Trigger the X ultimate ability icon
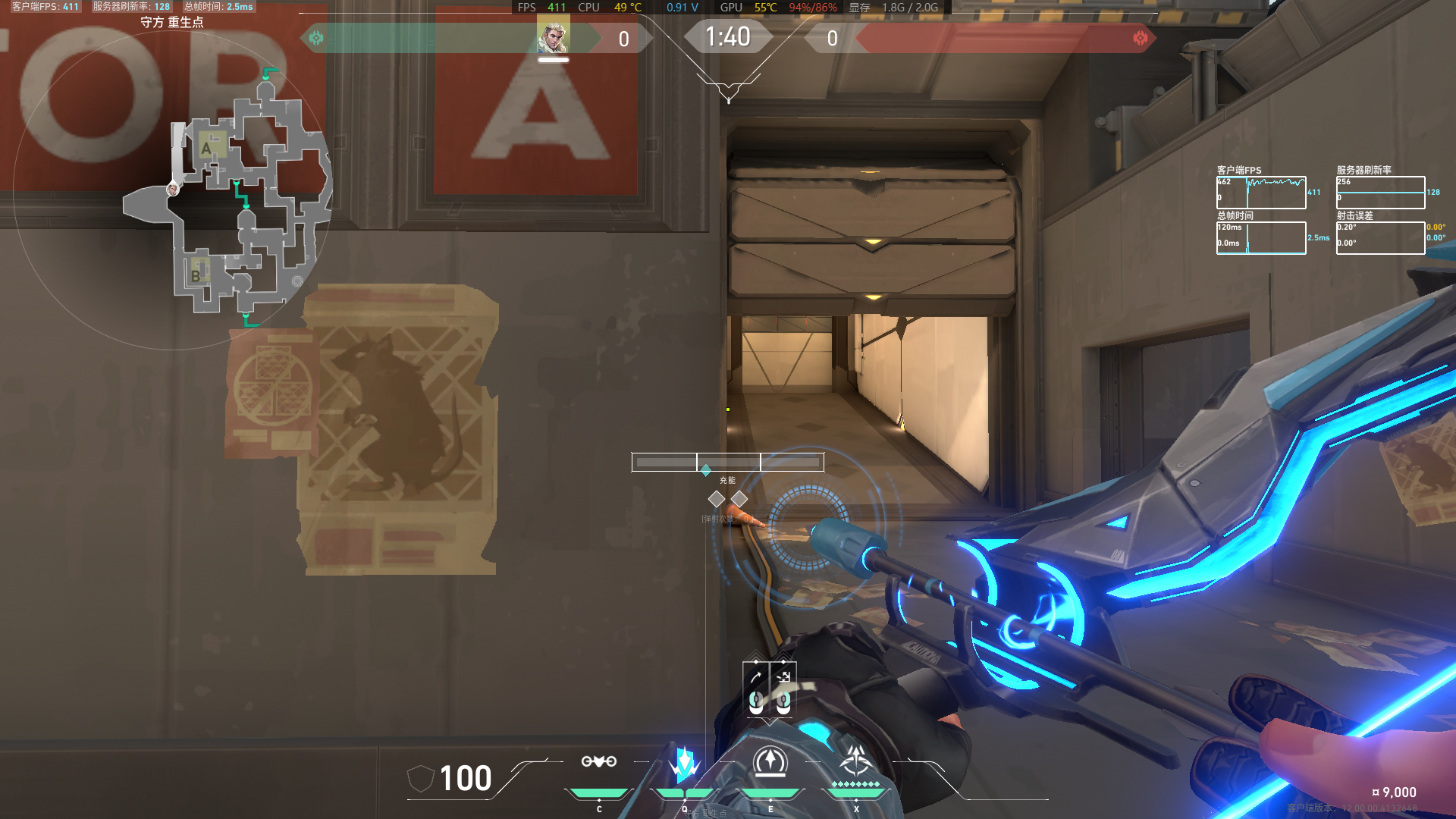Viewport: 1456px width, 819px height. click(x=856, y=762)
